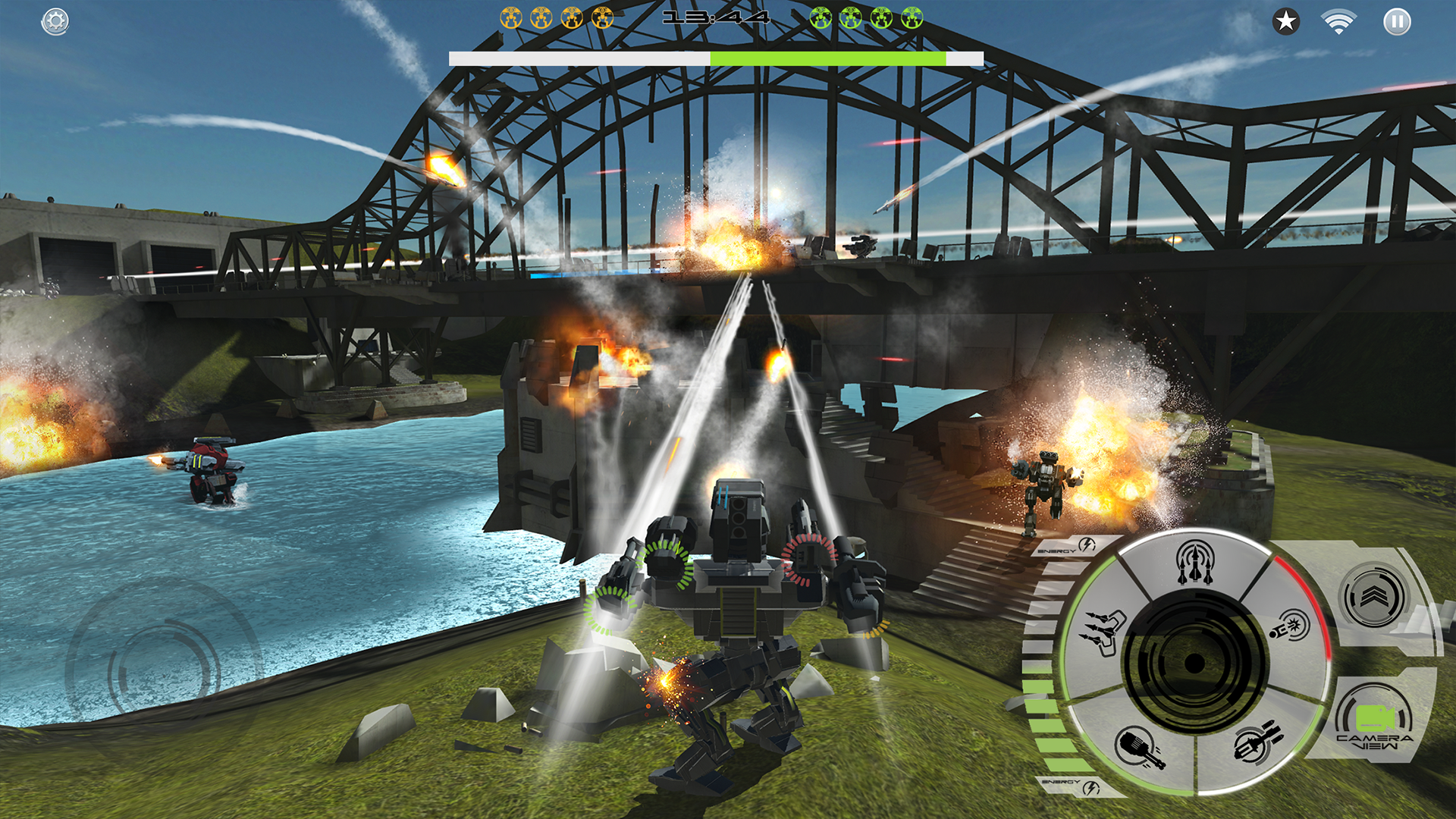
Task: Select the first yellow enemy robot icon
Action: tap(510, 16)
